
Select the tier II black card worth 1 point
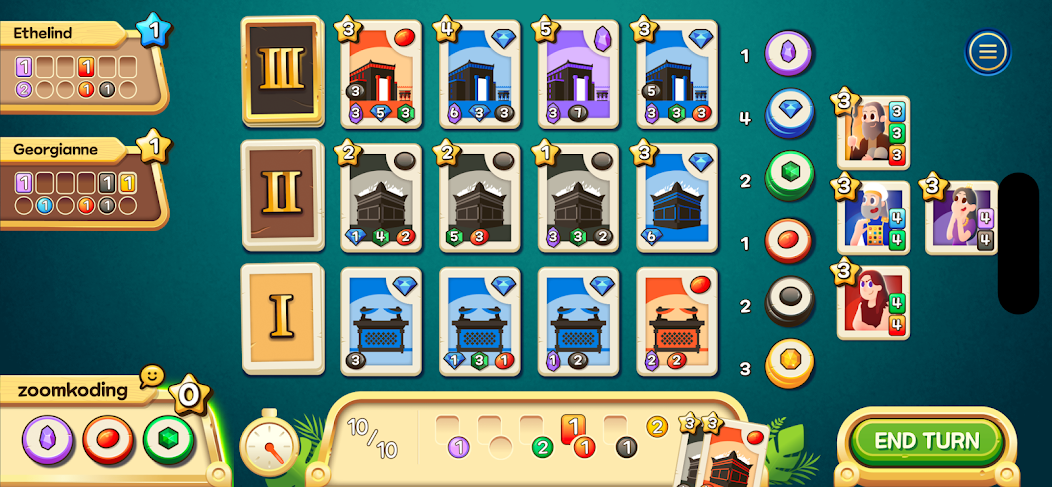coord(579,197)
